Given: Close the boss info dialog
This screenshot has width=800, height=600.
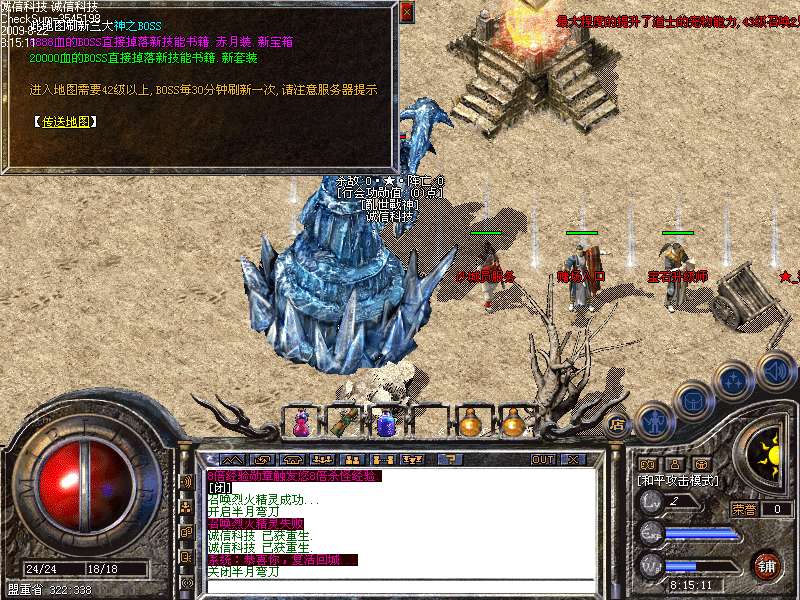Looking at the screenshot, I should pos(406,13).
